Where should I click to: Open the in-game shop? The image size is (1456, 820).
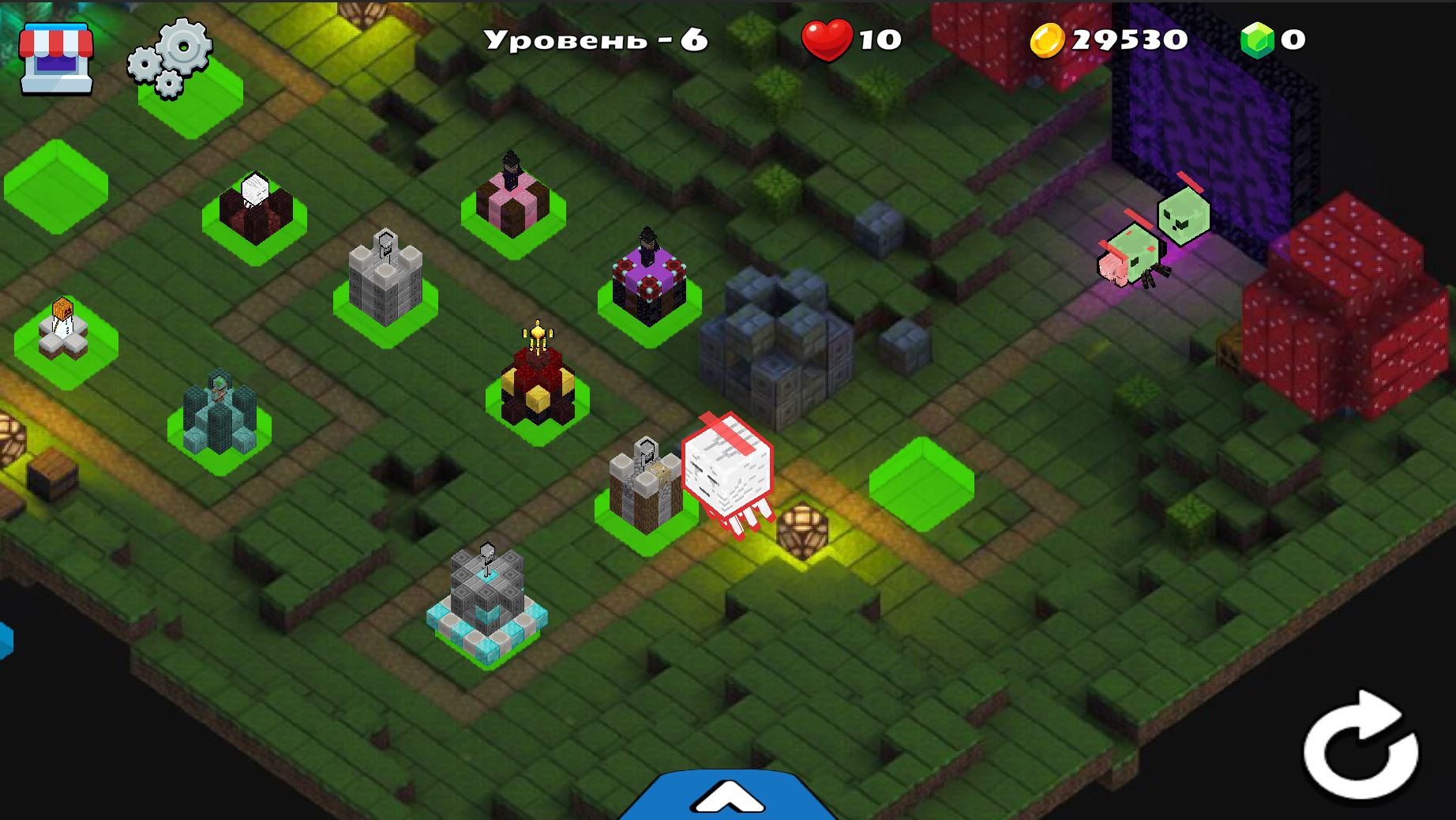[x=55, y=55]
